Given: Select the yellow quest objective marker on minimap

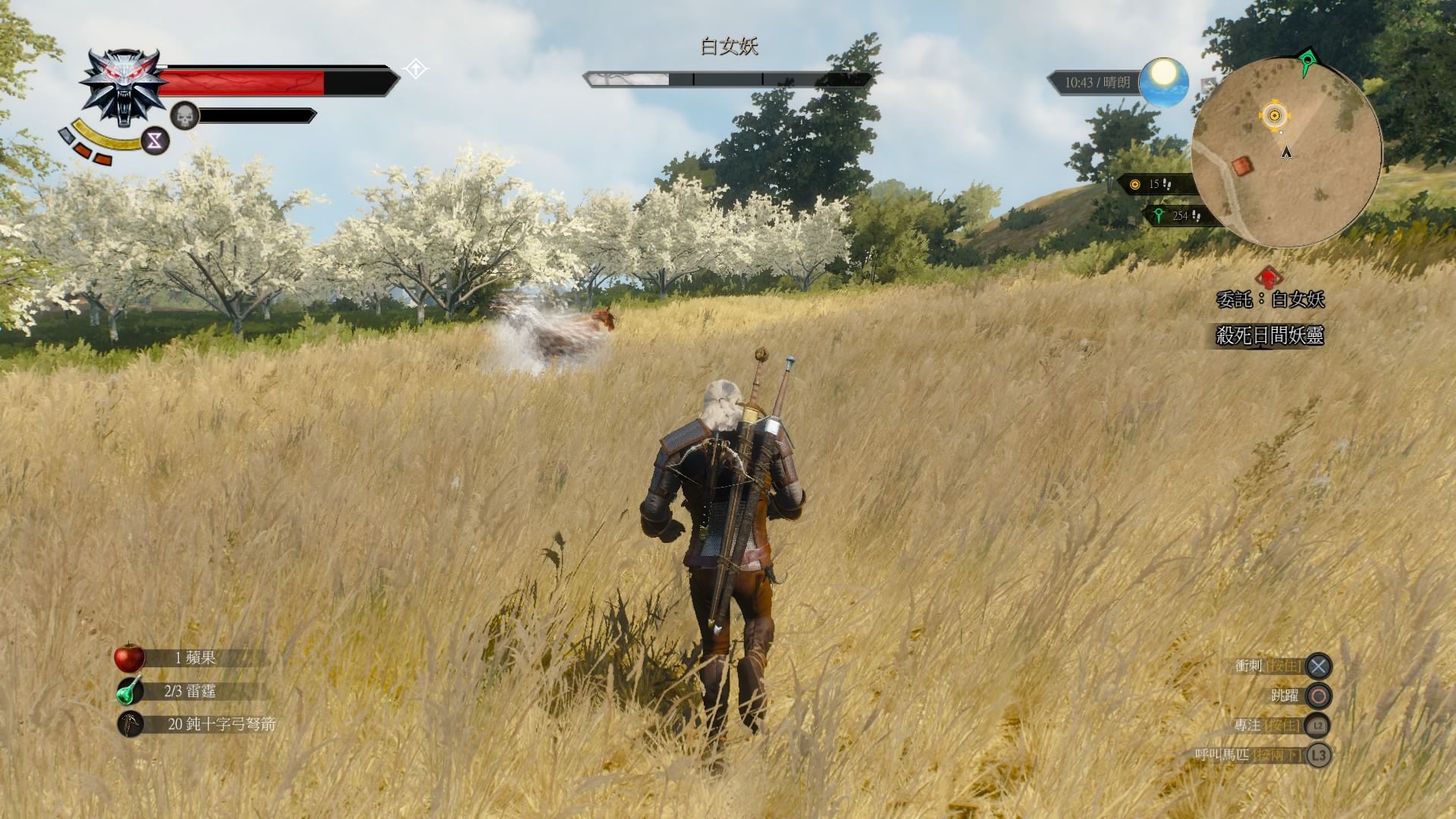Looking at the screenshot, I should click(x=1275, y=115).
